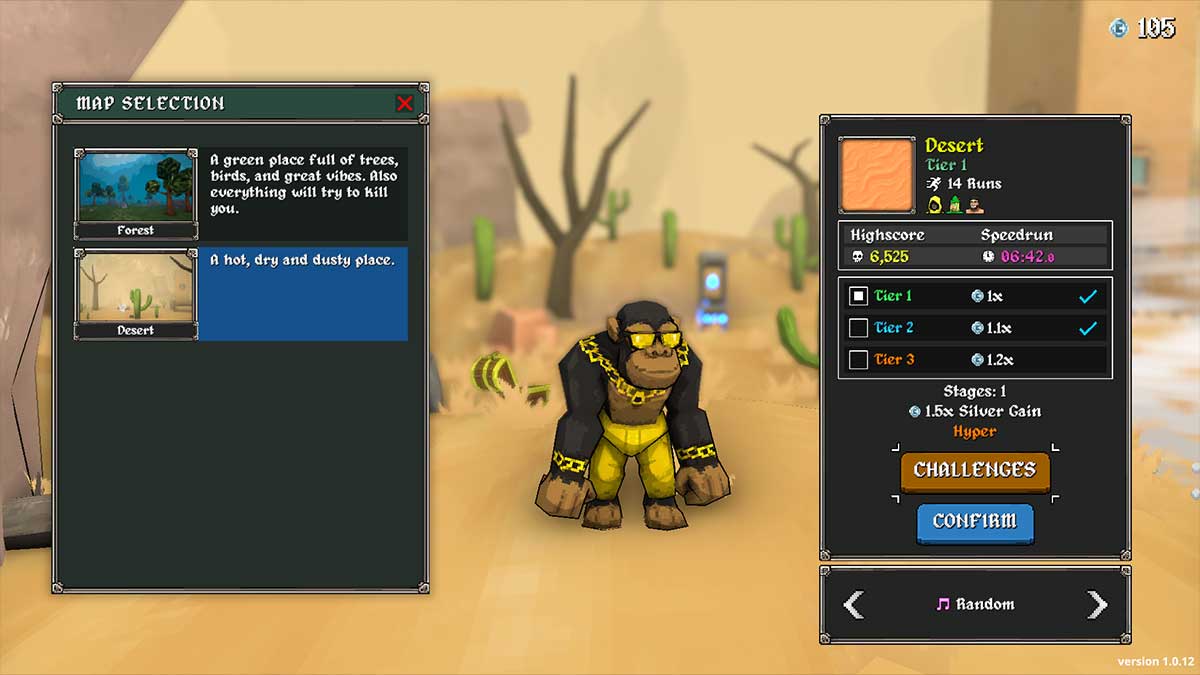Screen dimensions: 1200x675
Task: Switch to the next music track
Action: click(1097, 604)
